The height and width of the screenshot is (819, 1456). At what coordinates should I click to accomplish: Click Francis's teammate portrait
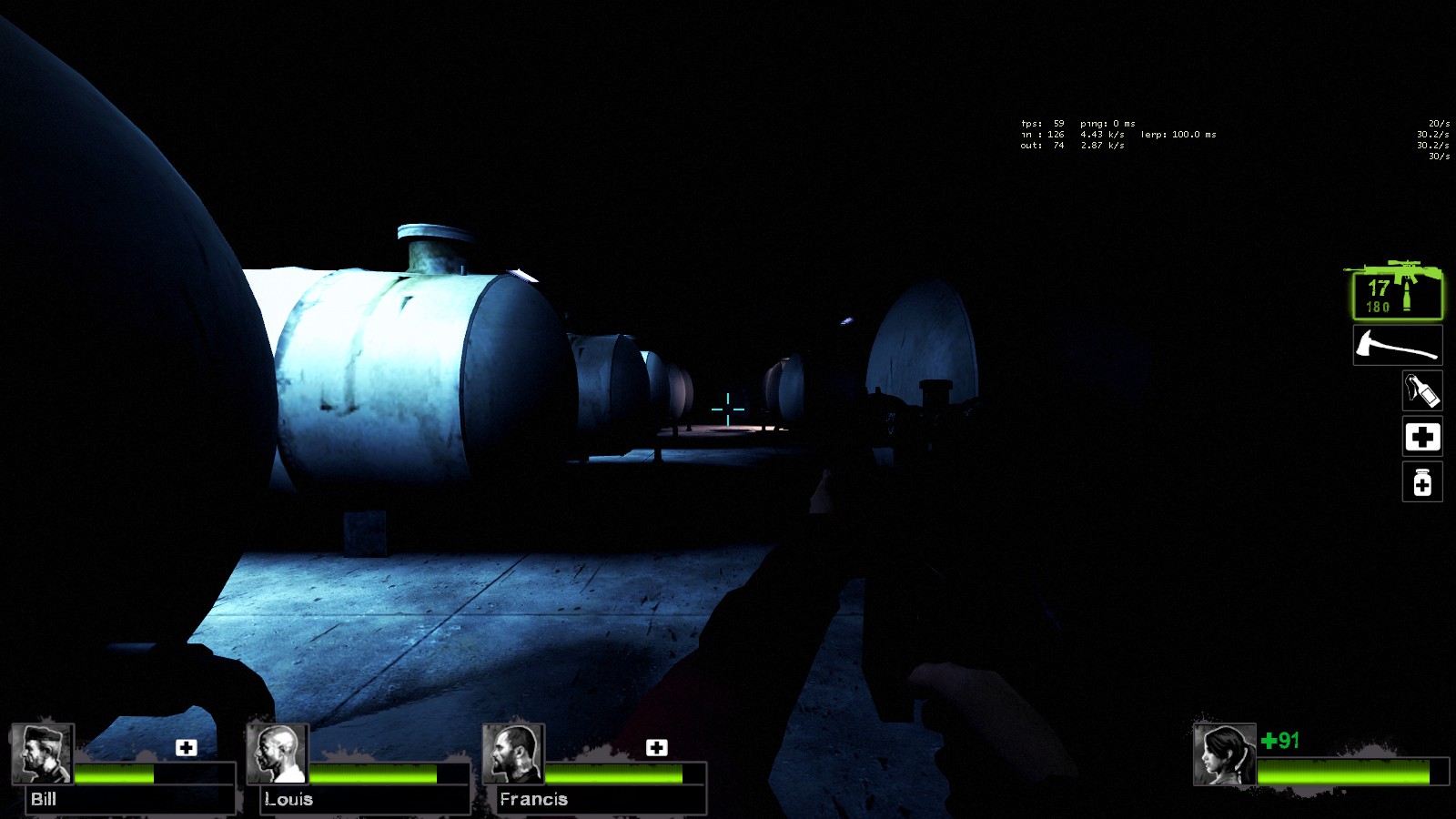tap(512, 753)
